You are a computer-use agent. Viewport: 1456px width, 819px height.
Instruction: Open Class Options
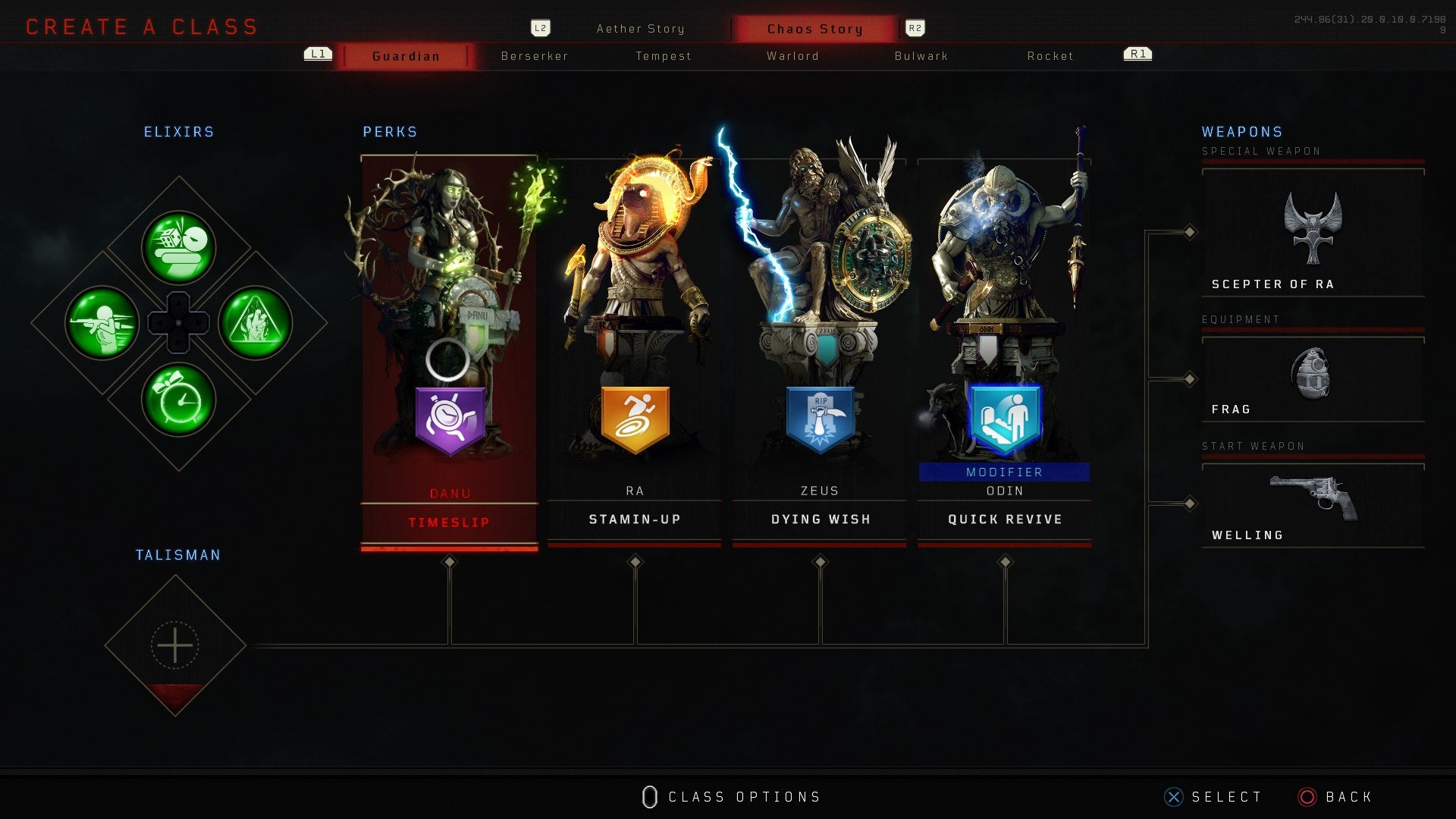pyautogui.click(x=730, y=796)
